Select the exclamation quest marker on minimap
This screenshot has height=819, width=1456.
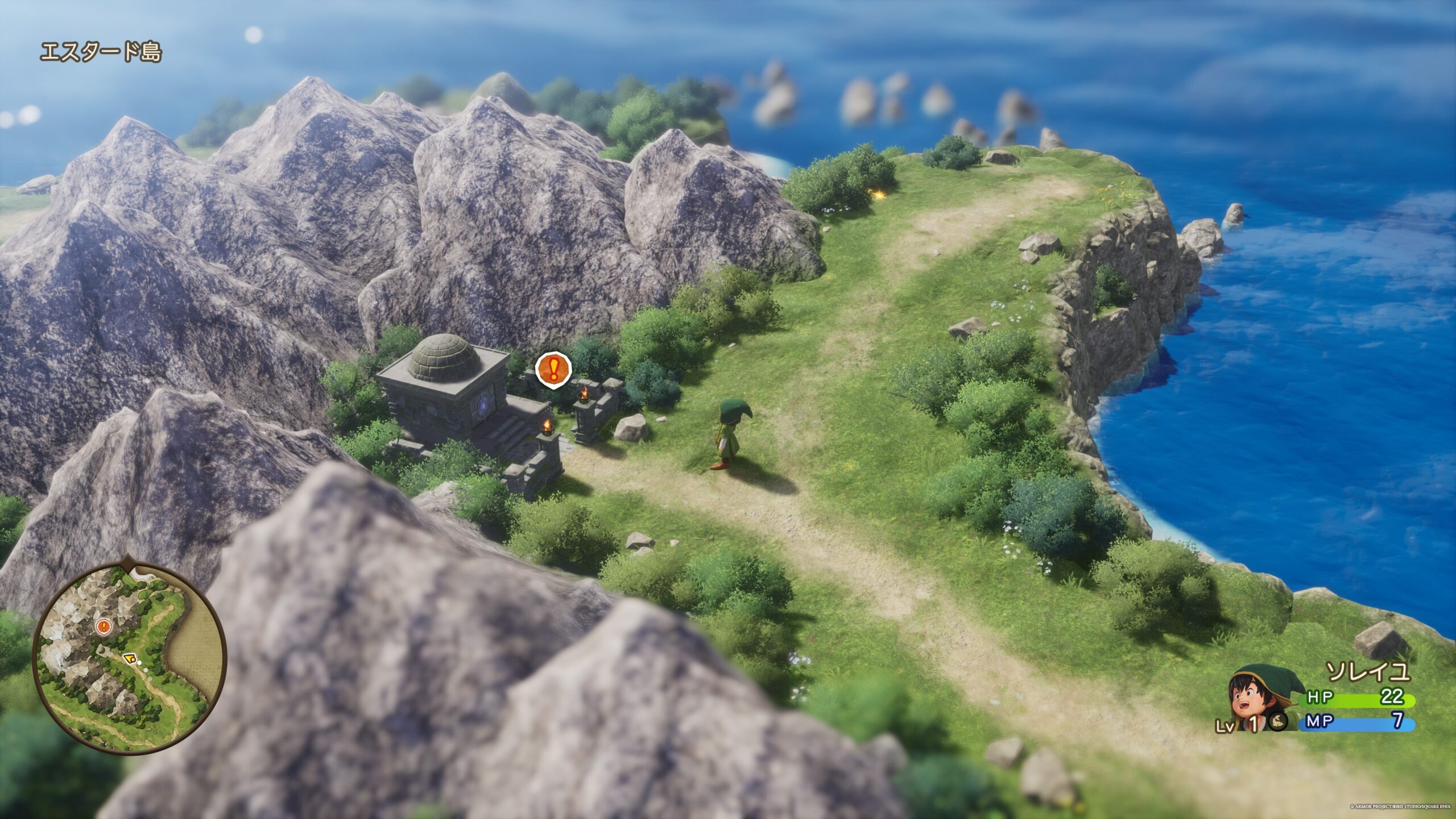104,627
